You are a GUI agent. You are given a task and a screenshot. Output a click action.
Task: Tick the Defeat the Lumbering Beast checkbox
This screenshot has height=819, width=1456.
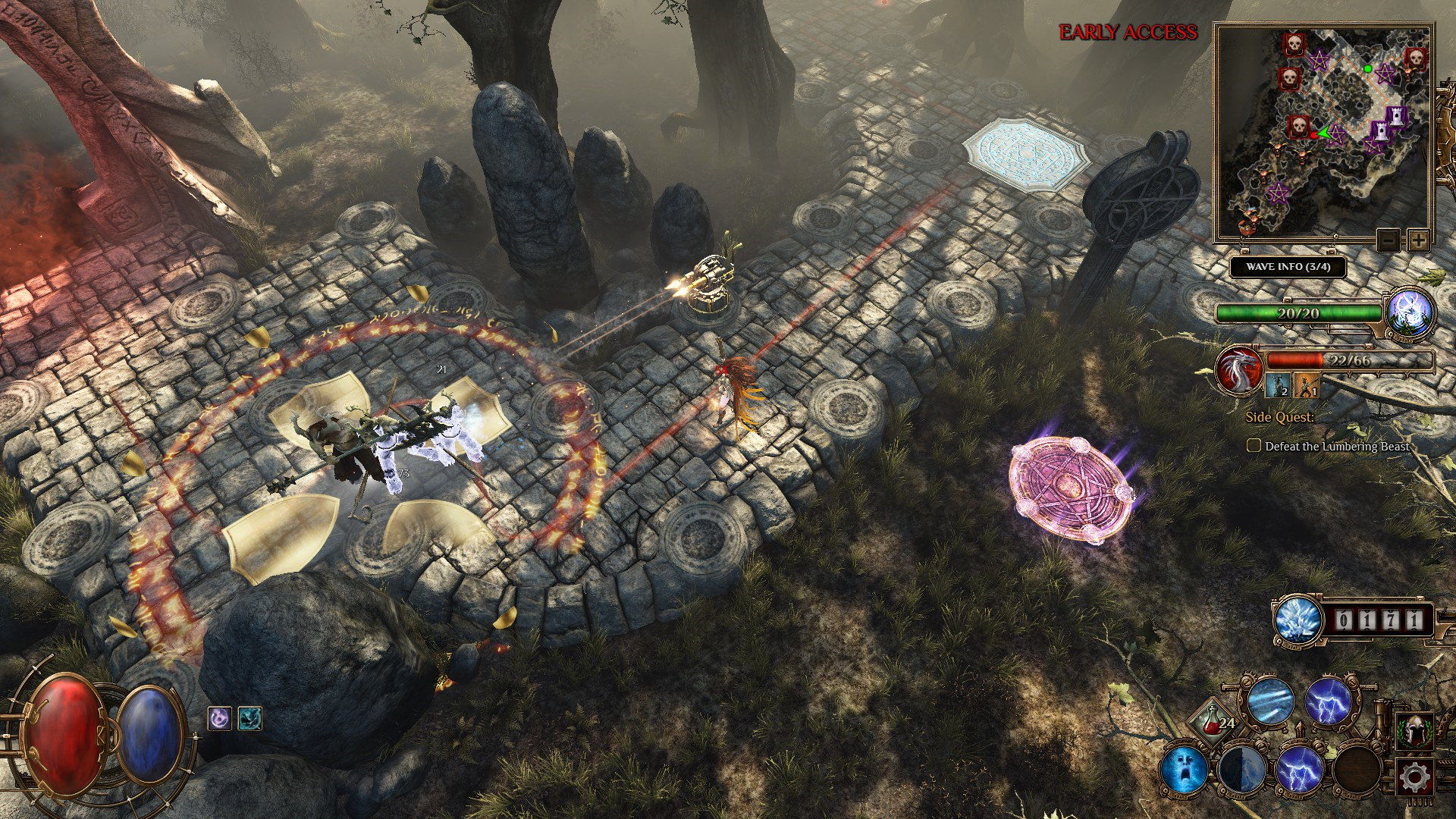1254,446
